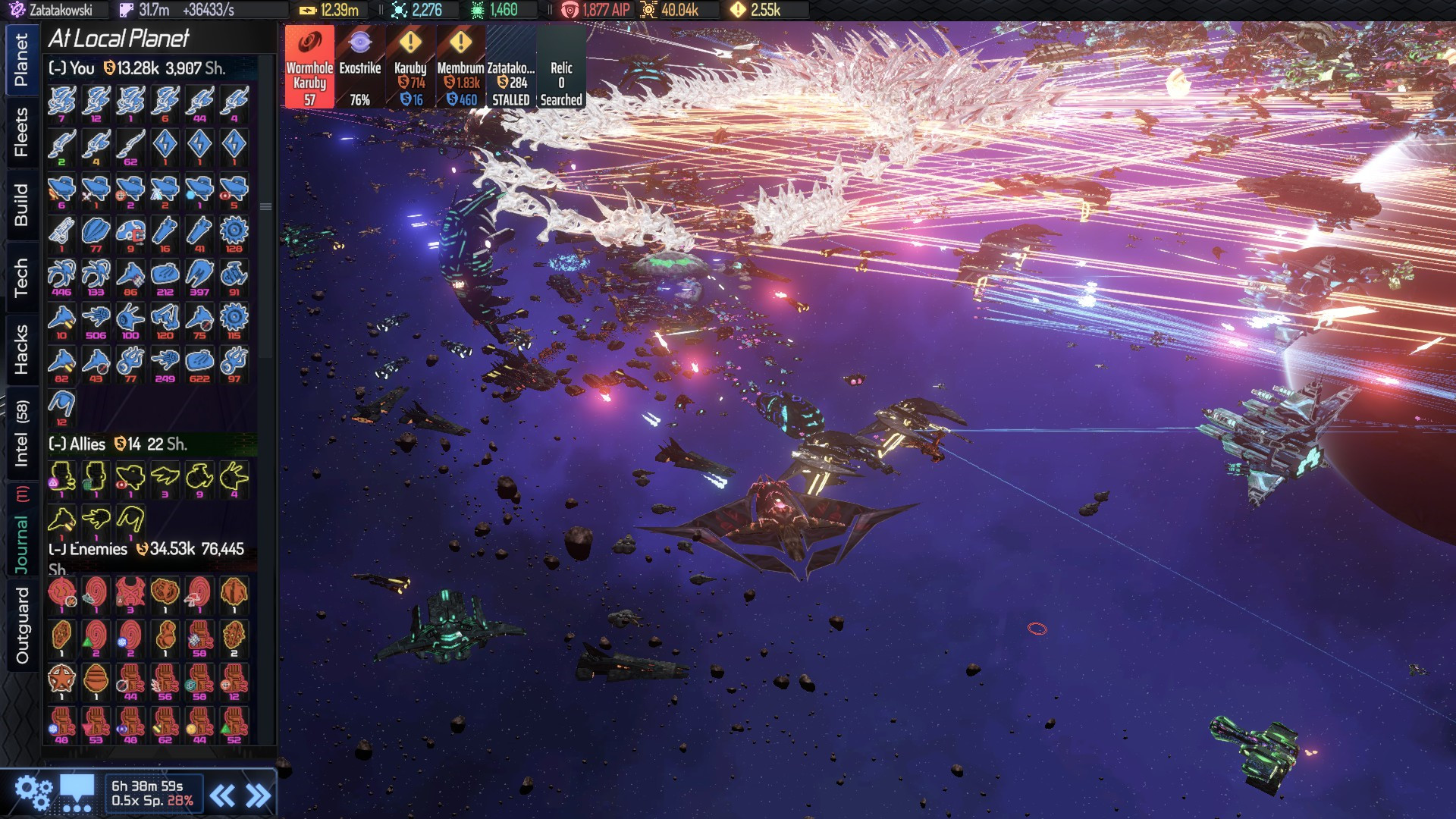
Task: Open the Membrum warning notification
Action: (460, 68)
